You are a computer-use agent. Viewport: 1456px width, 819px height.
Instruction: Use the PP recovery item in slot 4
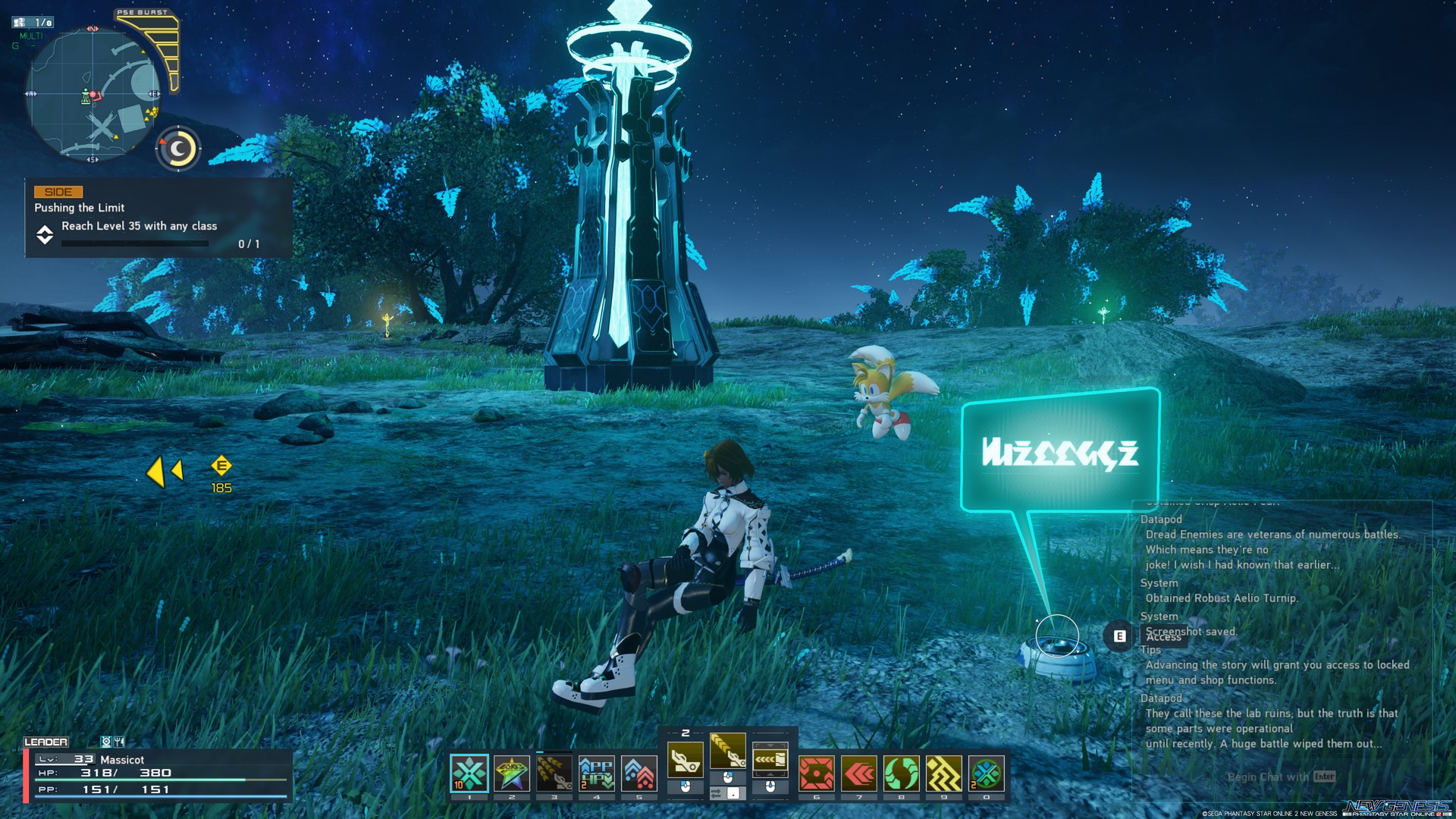coord(596,773)
